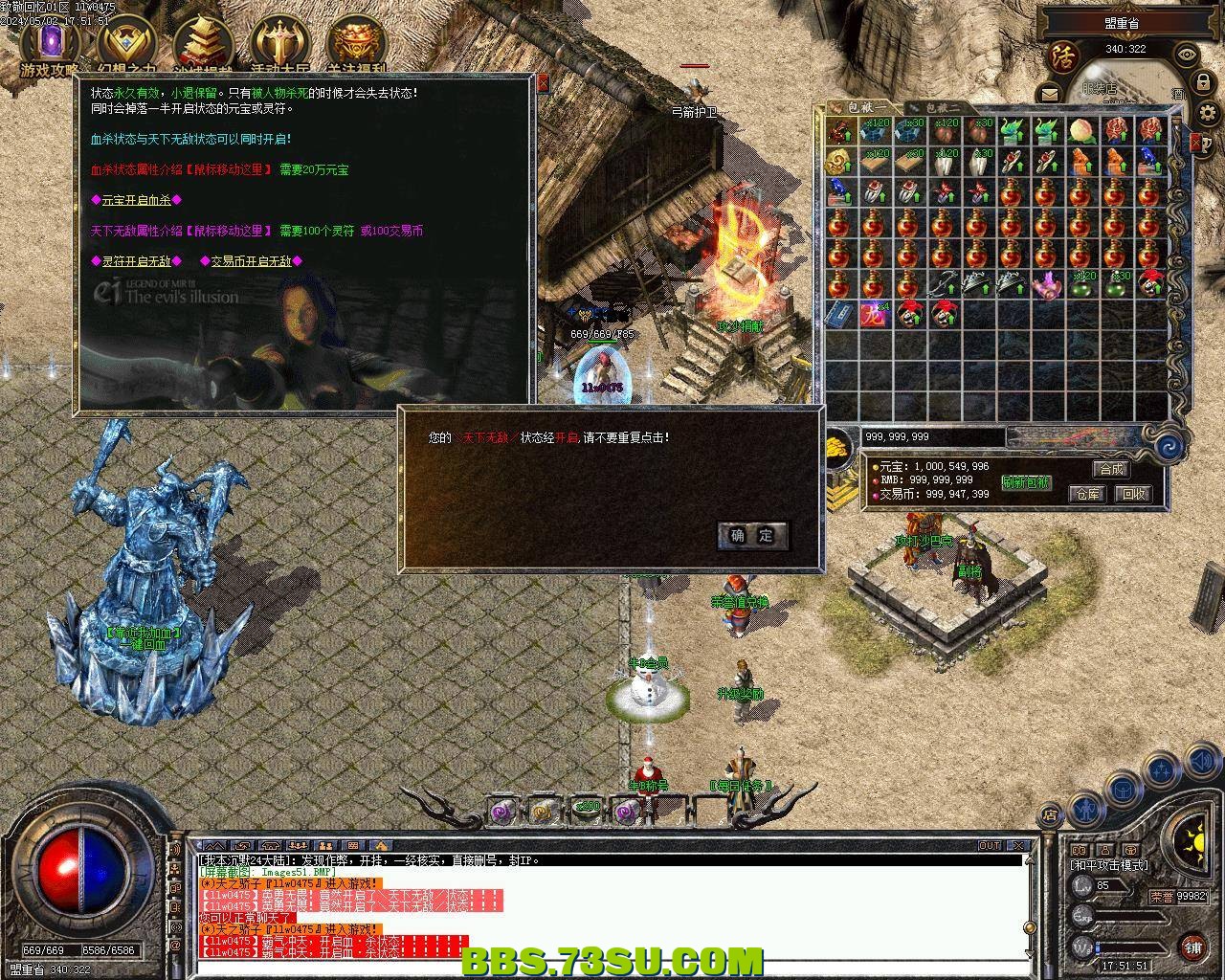Switch to the 包裹二 bag tab
1225x980 pixels.
943,108
